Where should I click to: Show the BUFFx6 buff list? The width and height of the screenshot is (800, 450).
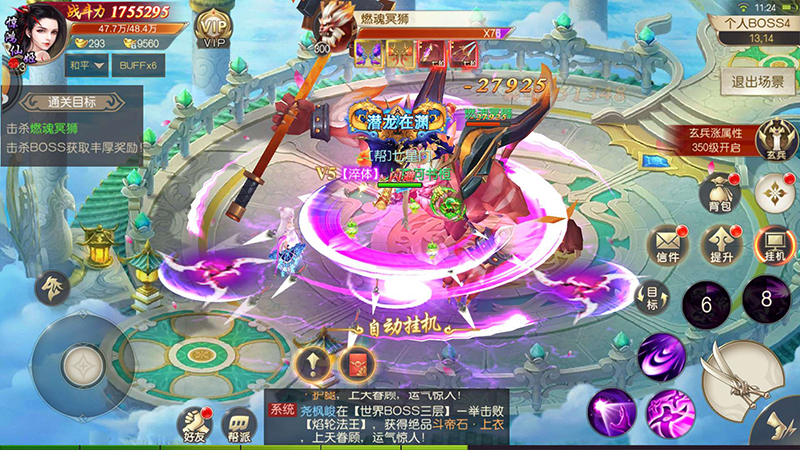pyautogui.click(x=136, y=66)
